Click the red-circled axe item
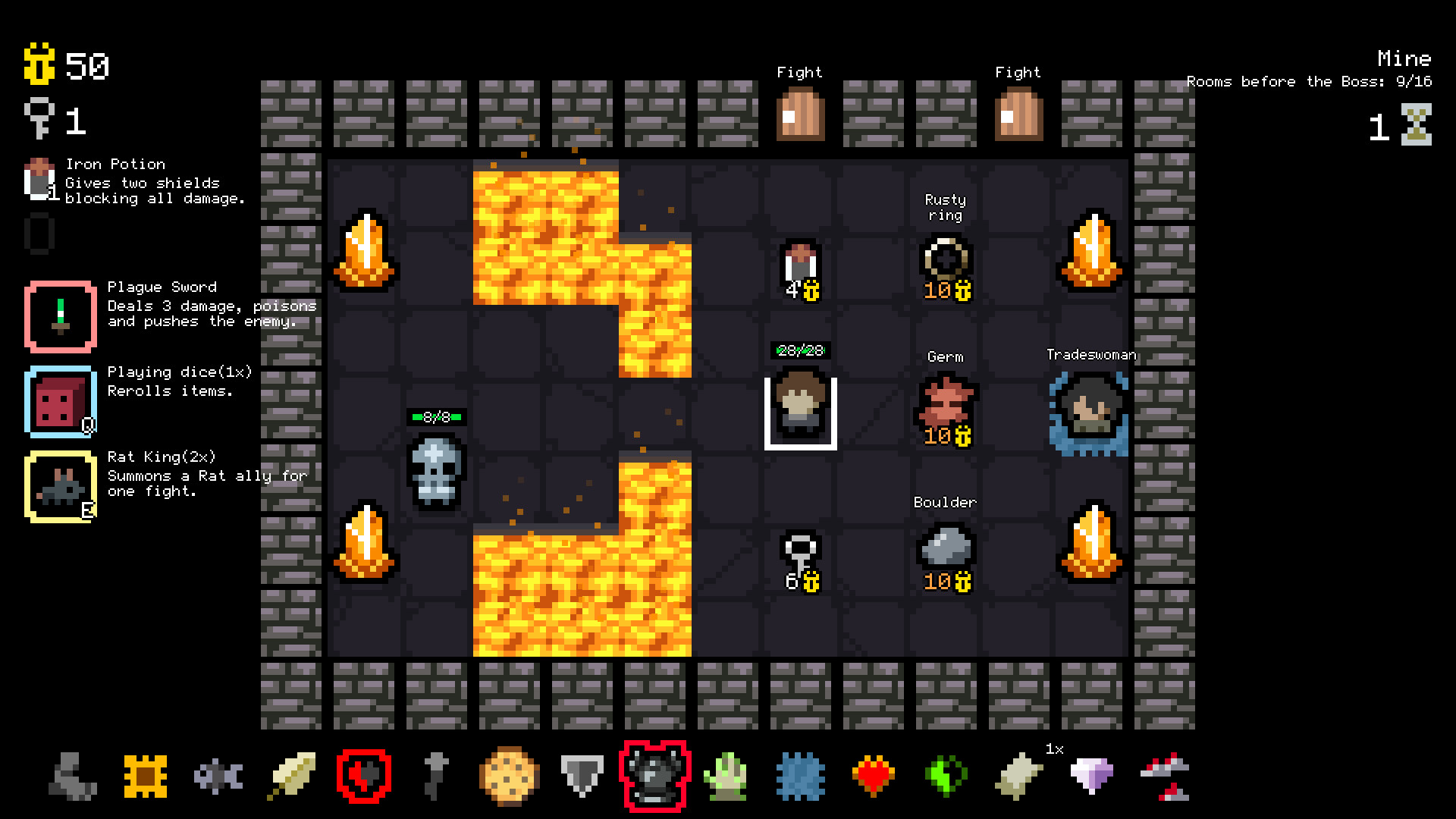The height and width of the screenshot is (819, 1456). point(364,775)
